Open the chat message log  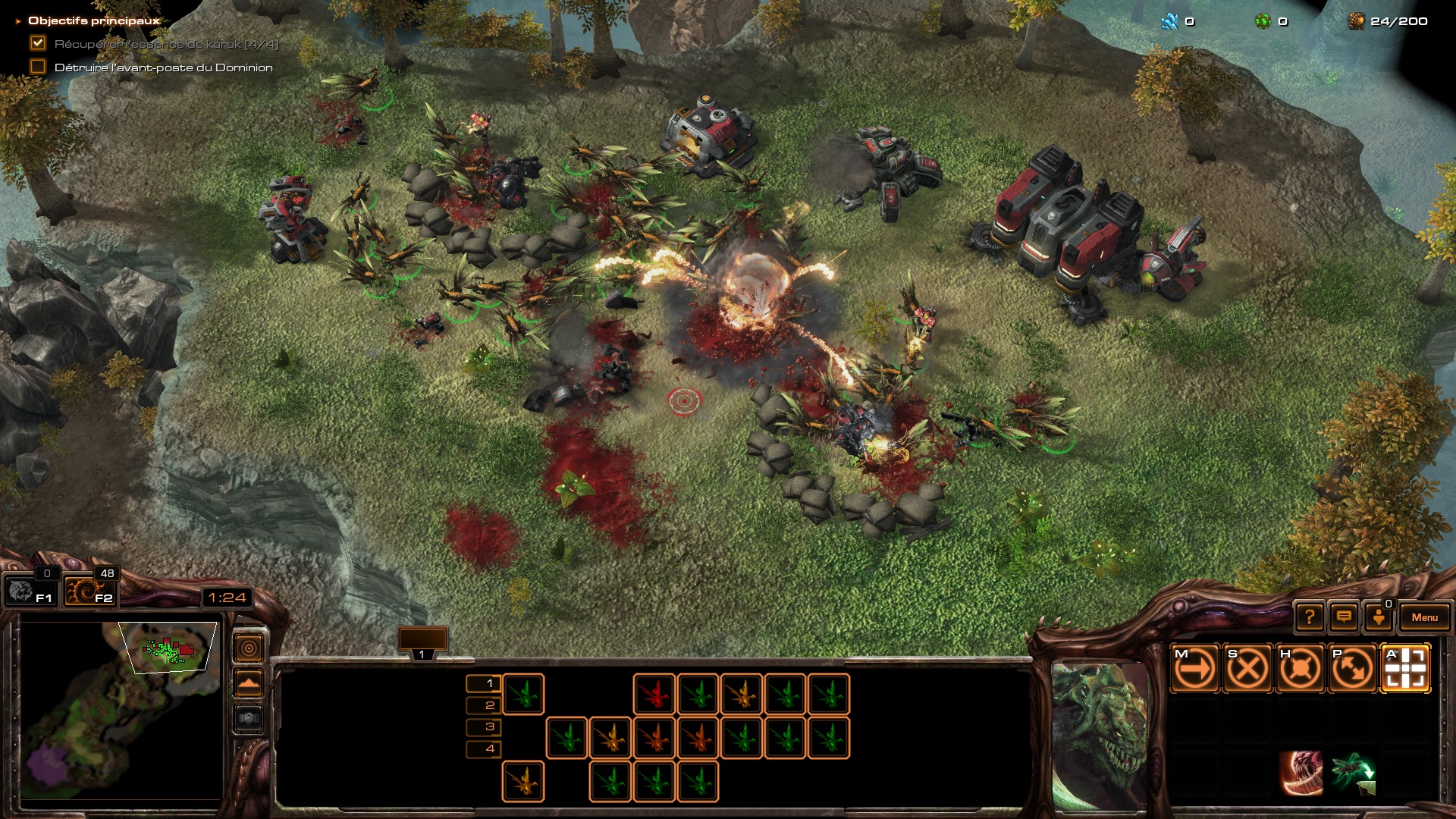point(1344,617)
